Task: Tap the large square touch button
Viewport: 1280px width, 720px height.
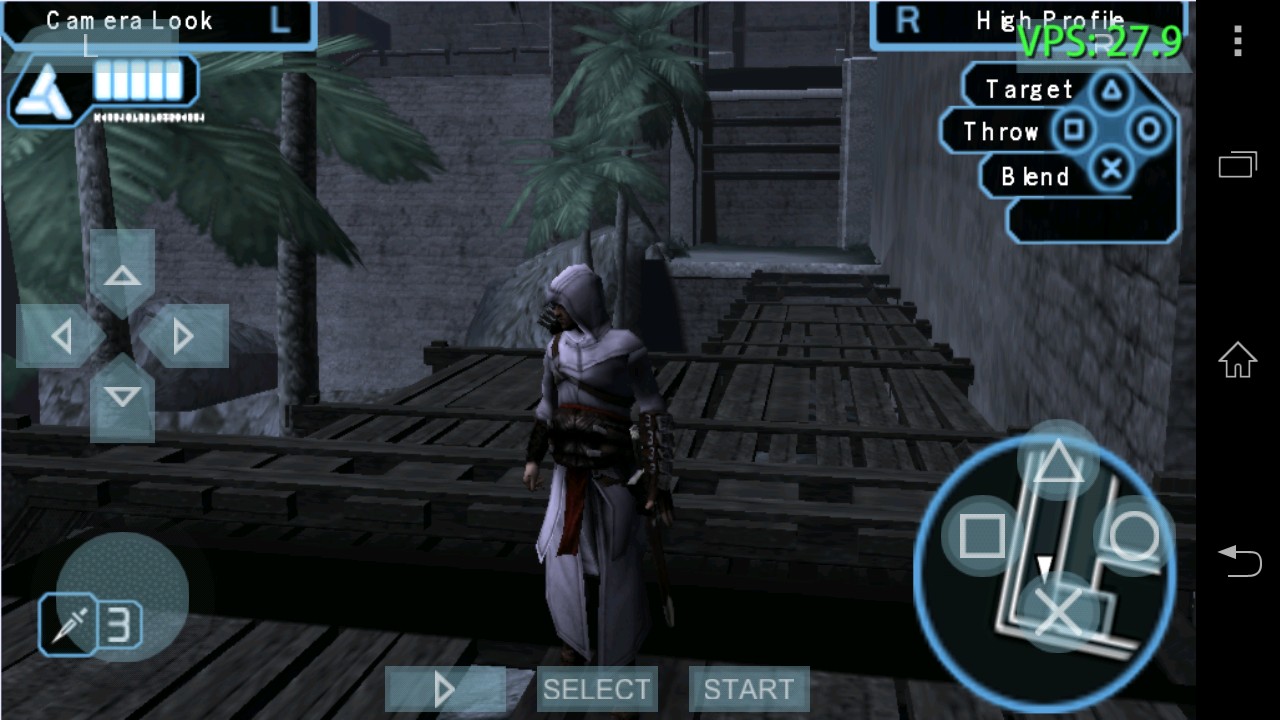Action: [982, 537]
